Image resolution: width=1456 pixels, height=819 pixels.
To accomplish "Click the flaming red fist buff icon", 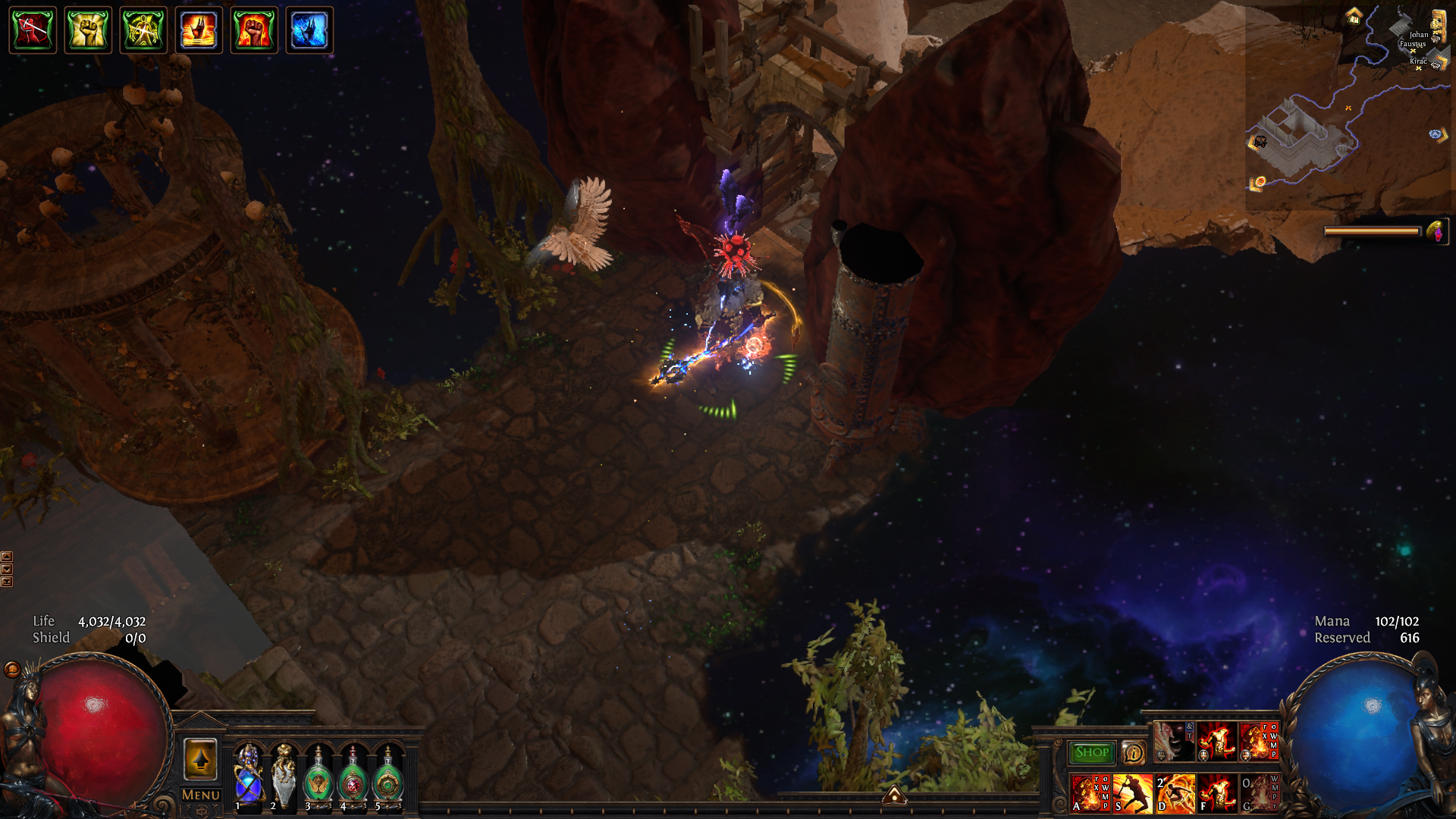I will 254,30.
